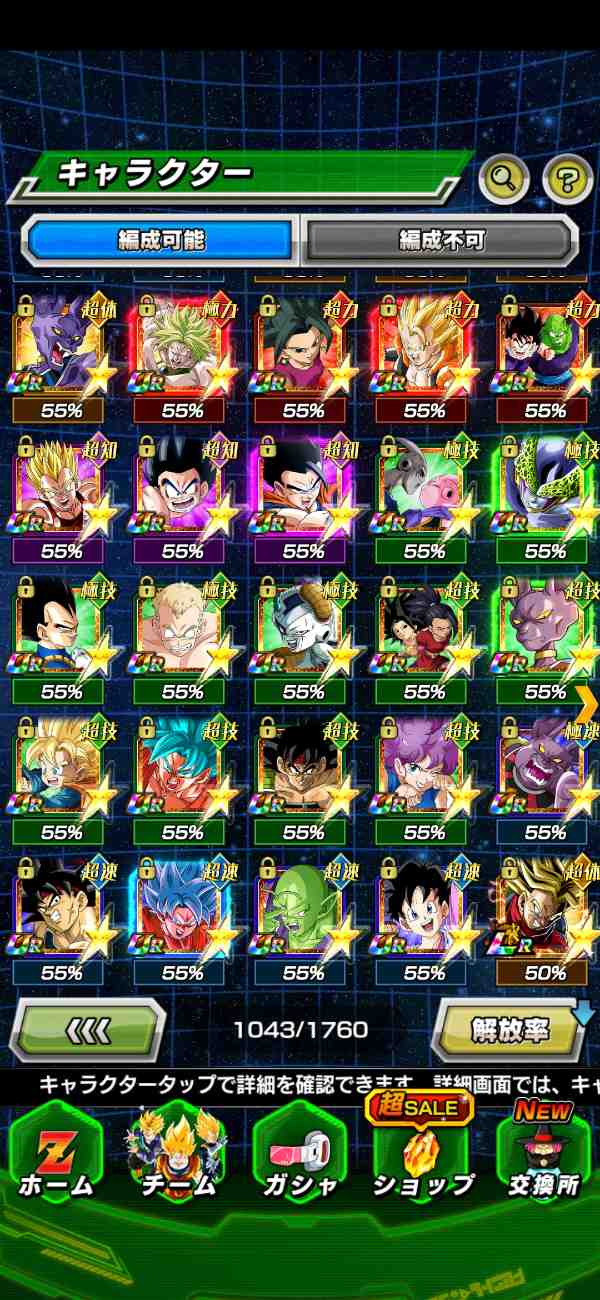Switch to the 編成可能 tab
This screenshot has width=600, height=1300.
[161, 240]
